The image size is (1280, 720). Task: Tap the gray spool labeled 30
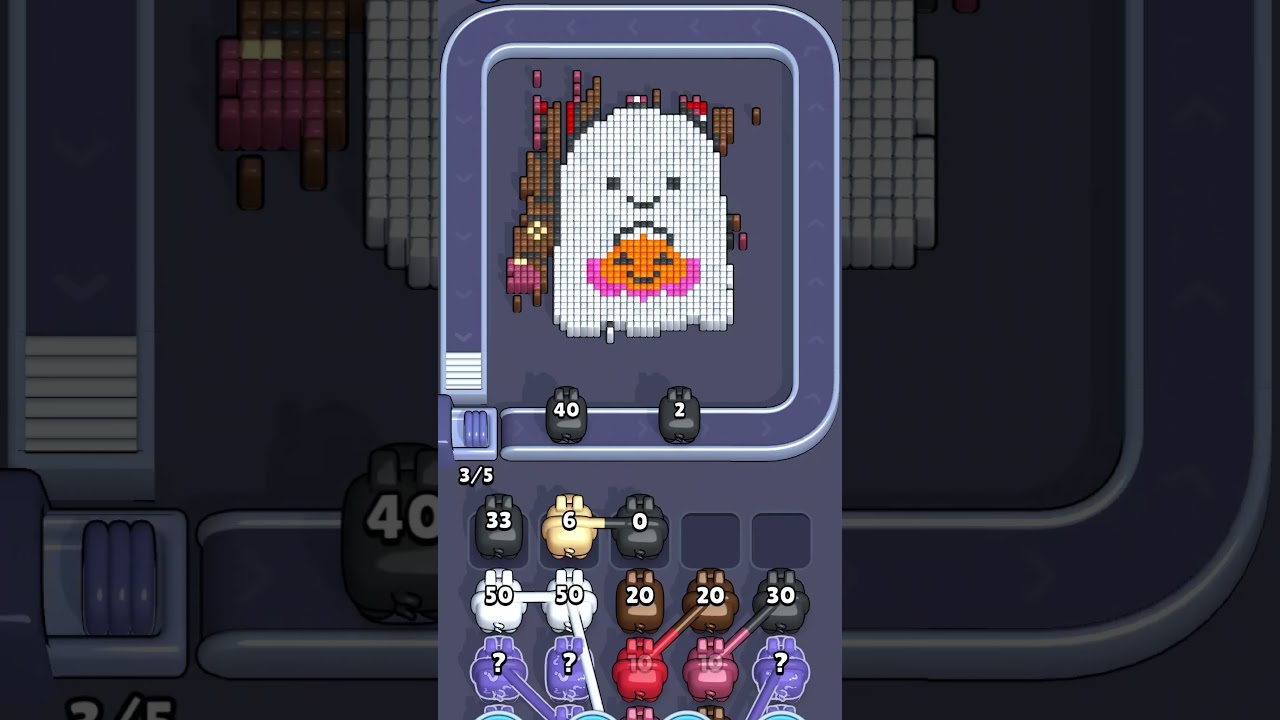(779, 594)
